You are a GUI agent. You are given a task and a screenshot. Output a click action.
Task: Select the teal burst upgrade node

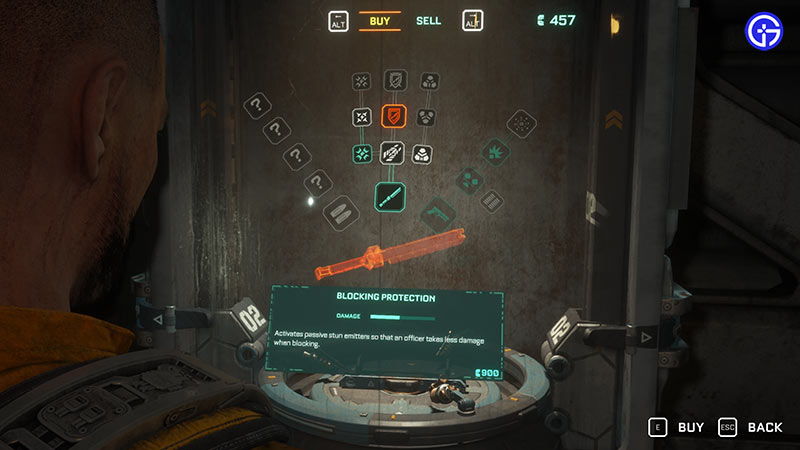point(361,154)
